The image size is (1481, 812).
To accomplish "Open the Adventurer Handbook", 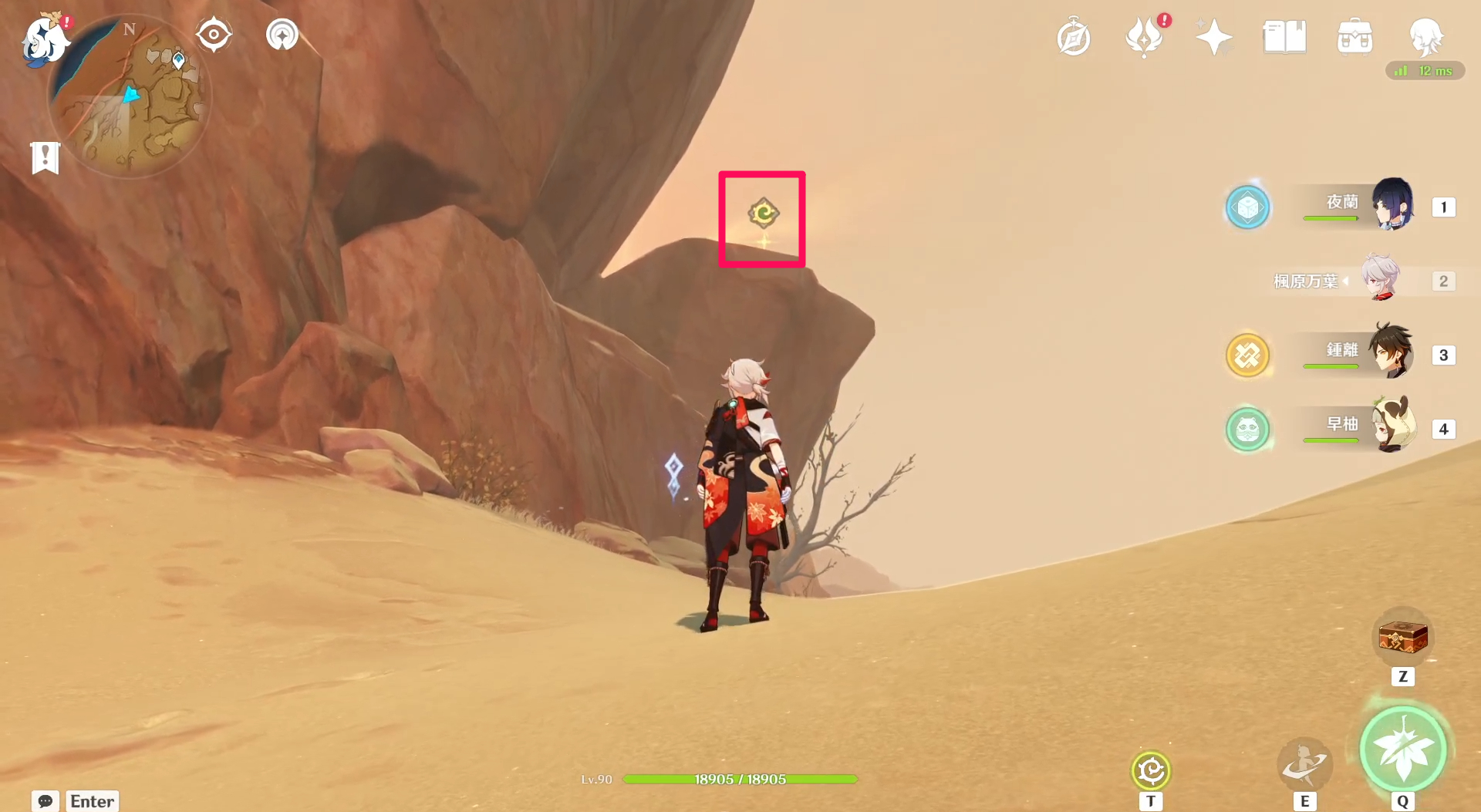I will (1074, 36).
